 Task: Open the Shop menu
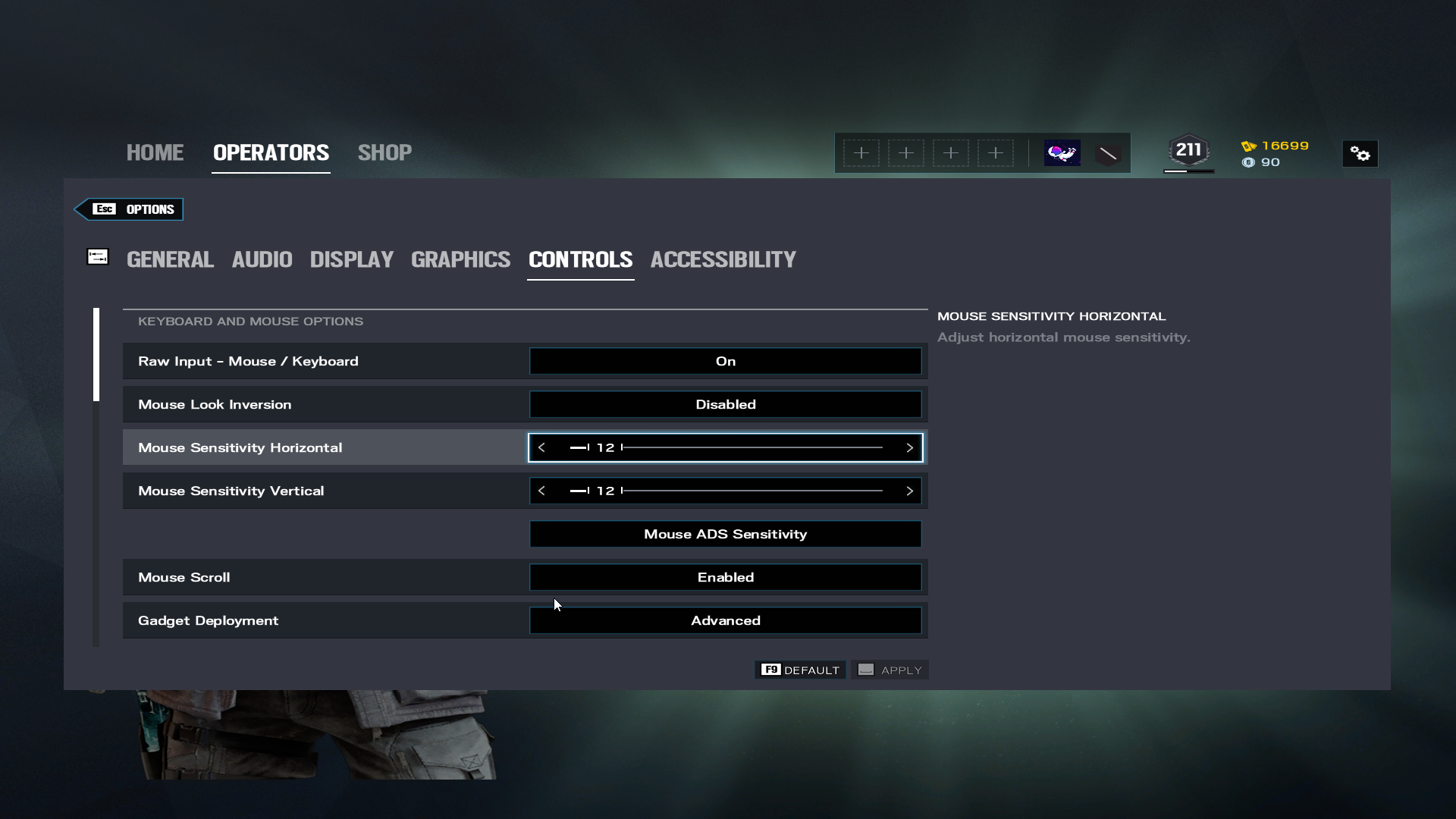coord(384,152)
